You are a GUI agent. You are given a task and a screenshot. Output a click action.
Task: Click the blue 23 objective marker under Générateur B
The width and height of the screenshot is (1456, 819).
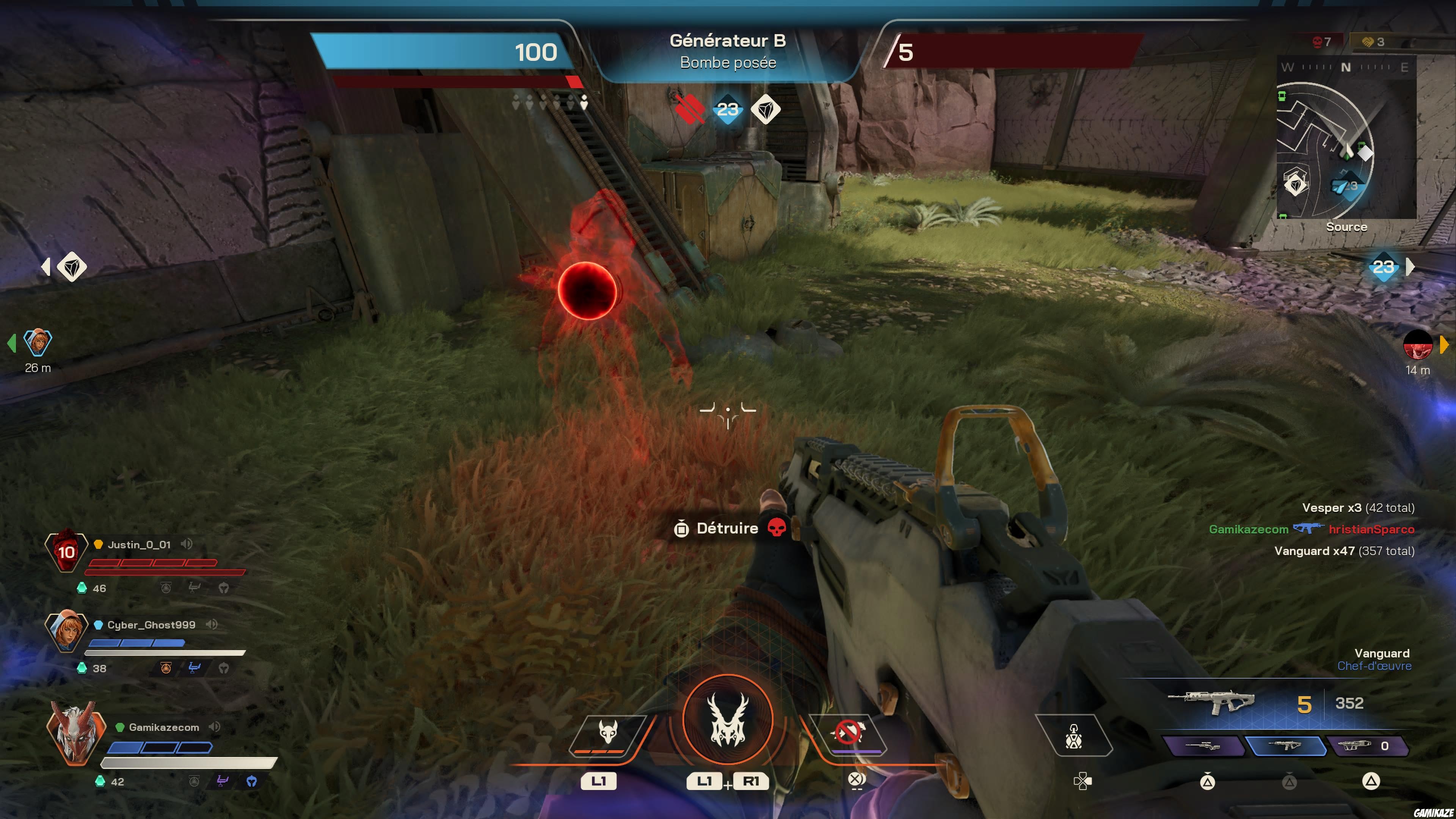coord(728,109)
